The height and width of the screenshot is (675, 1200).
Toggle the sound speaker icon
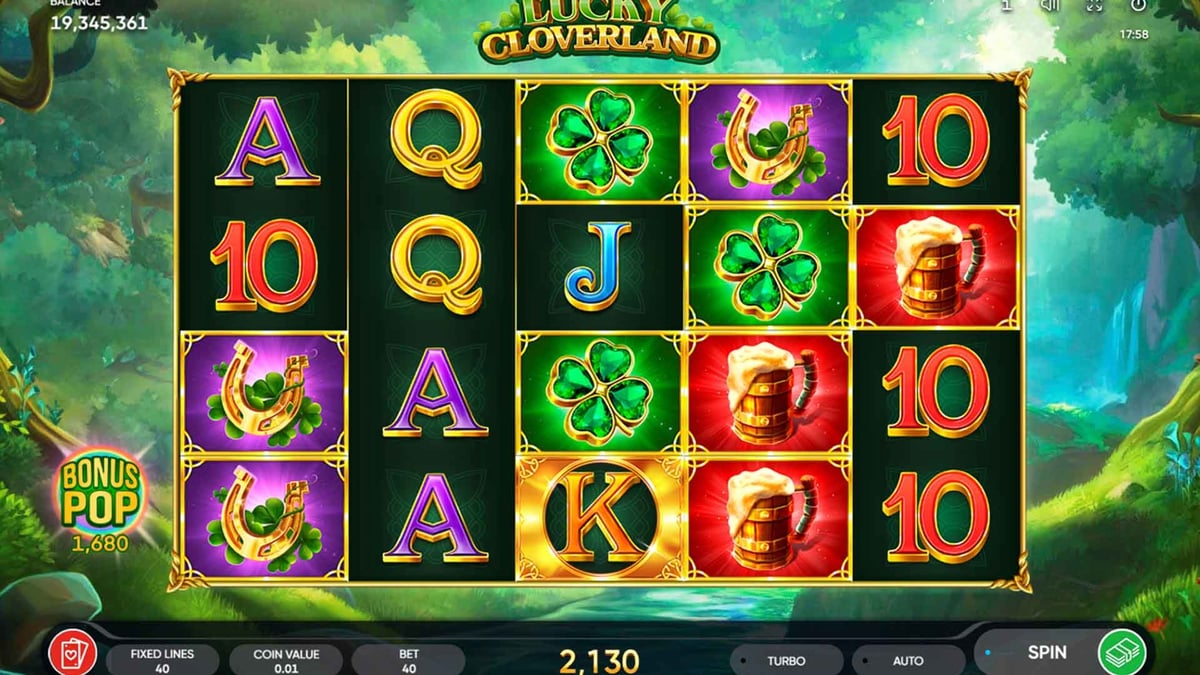pos(1051,6)
